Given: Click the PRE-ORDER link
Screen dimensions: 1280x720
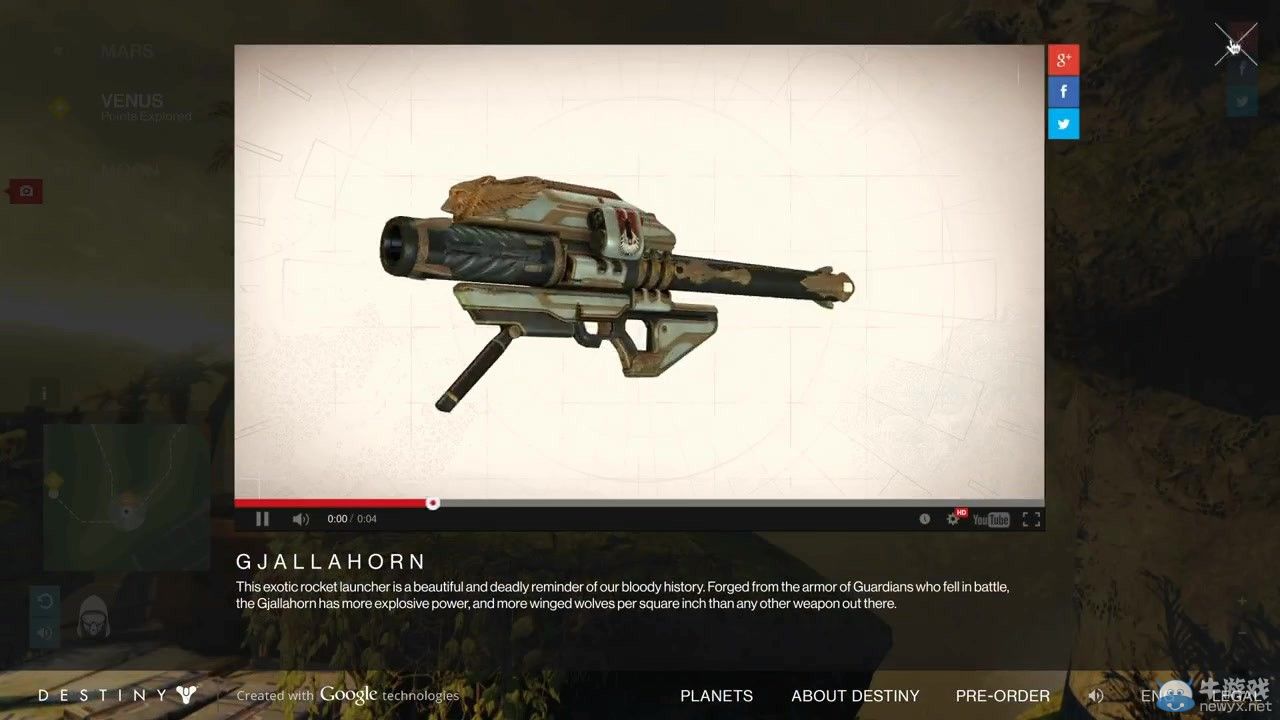Looking at the screenshot, I should point(1003,696).
